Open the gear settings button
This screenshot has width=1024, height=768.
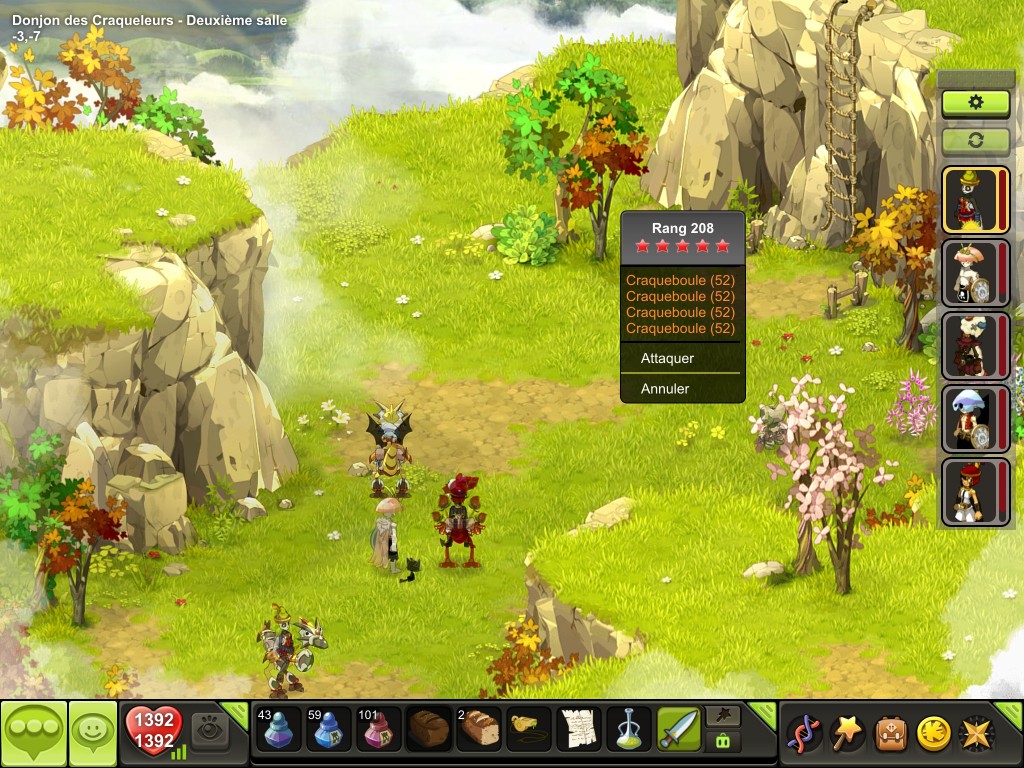[975, 102]
